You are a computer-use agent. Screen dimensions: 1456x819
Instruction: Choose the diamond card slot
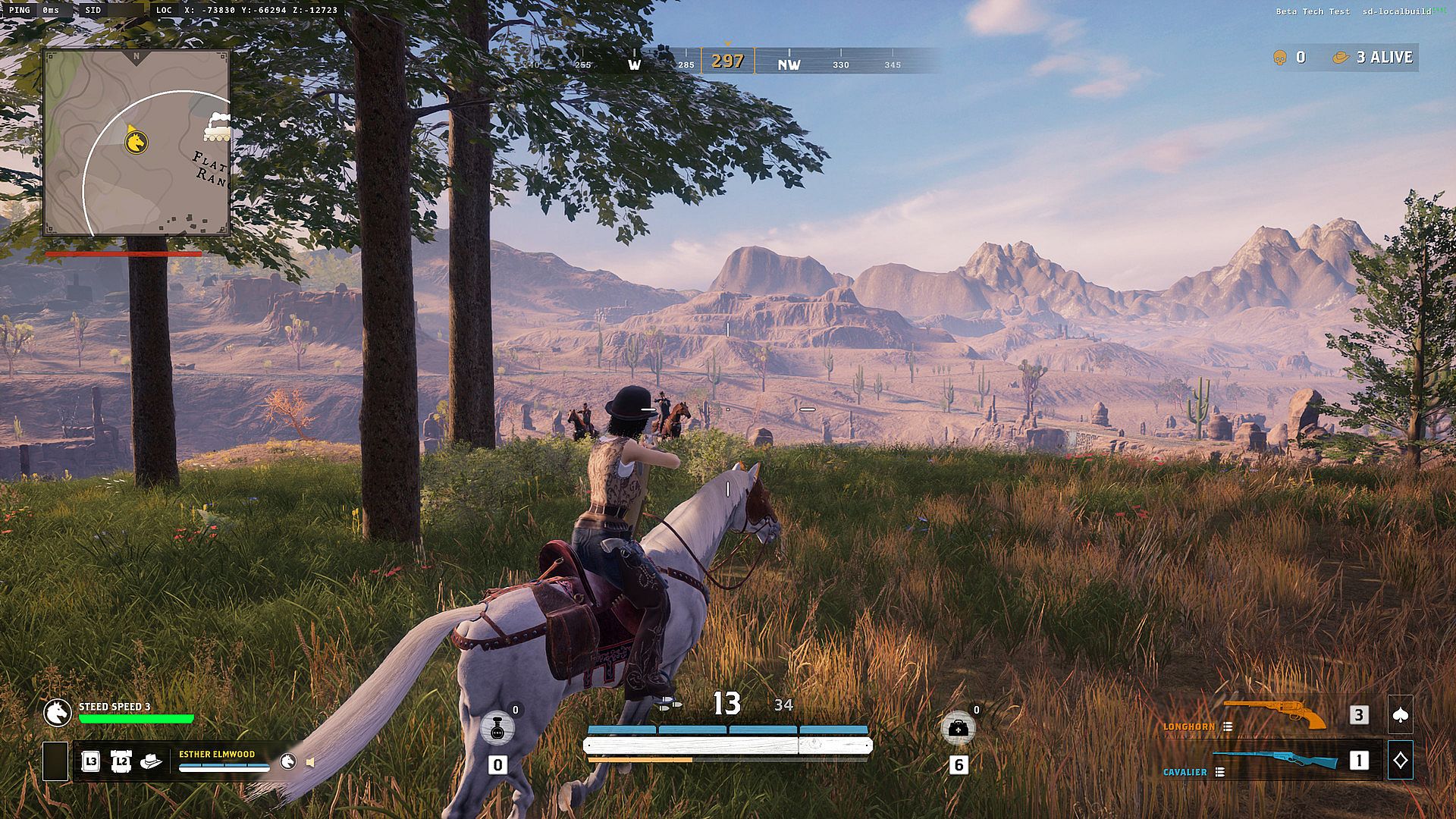(1400, 760)
